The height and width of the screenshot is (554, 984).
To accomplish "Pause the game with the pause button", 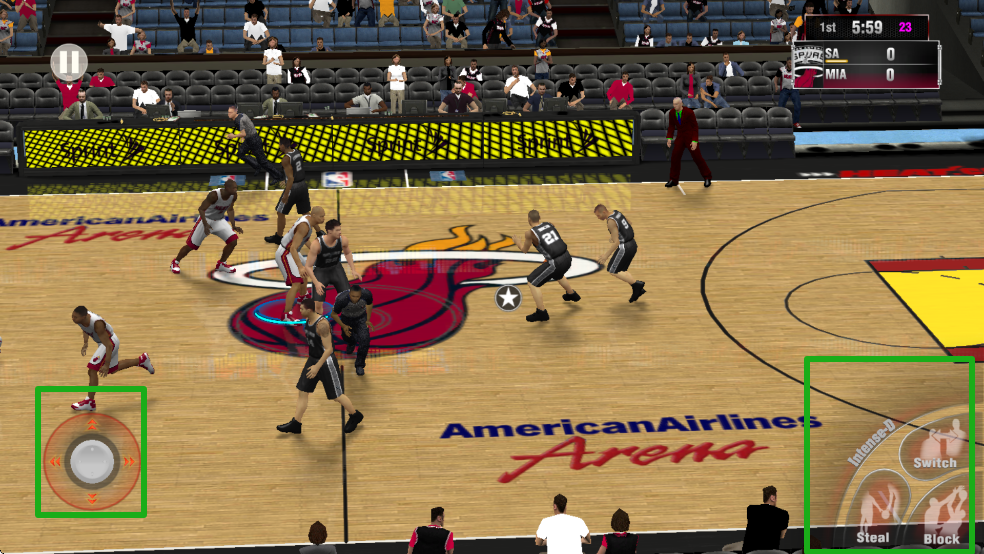I will click(x=69, y=63).
